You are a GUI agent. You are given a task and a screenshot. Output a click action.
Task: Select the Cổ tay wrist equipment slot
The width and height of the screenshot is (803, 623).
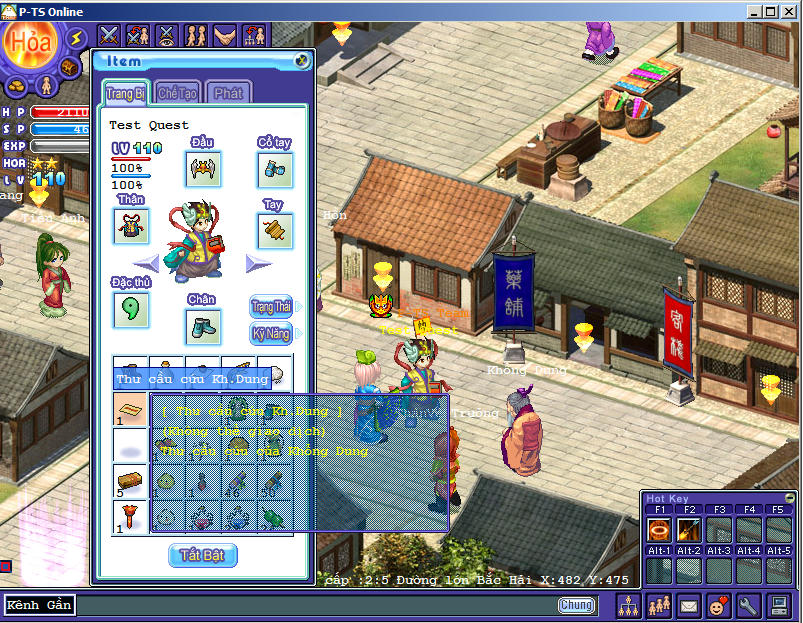point(274,169)
